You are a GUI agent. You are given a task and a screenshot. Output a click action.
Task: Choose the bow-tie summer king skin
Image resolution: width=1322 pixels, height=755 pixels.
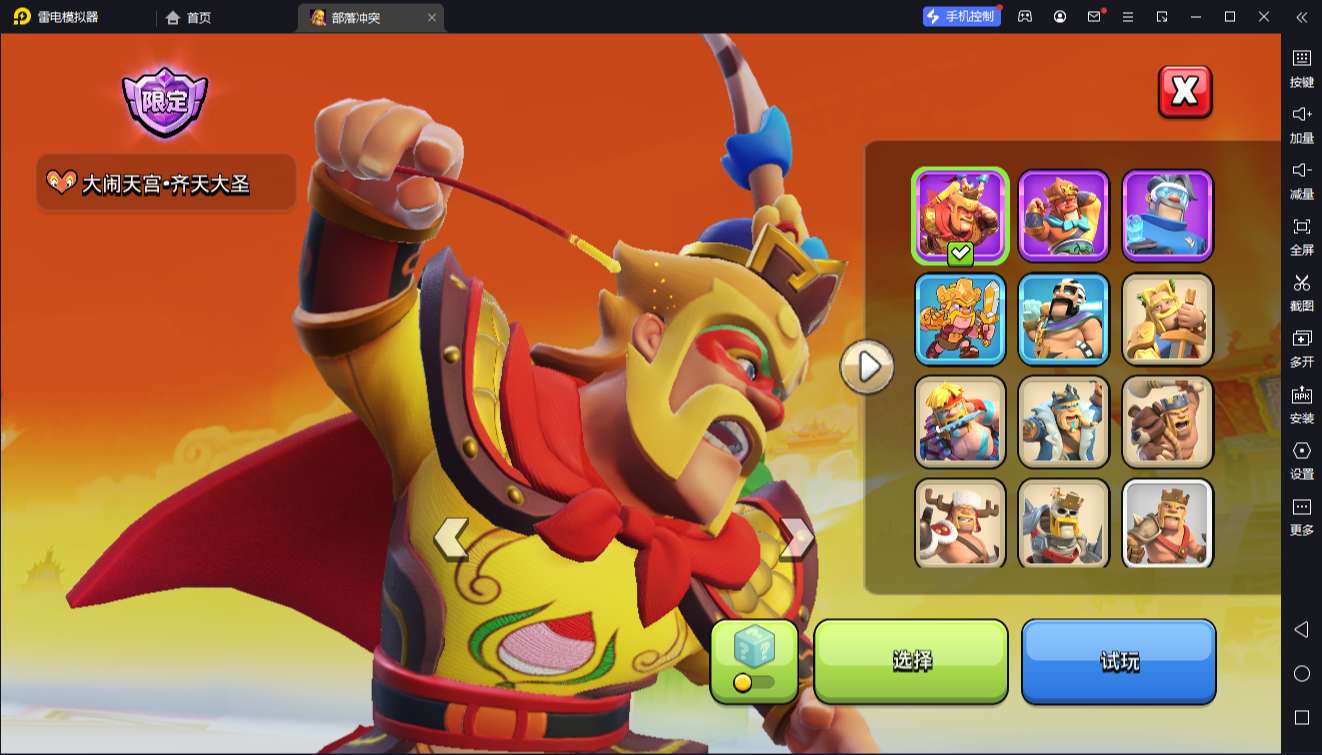[x=1064, y=216]
